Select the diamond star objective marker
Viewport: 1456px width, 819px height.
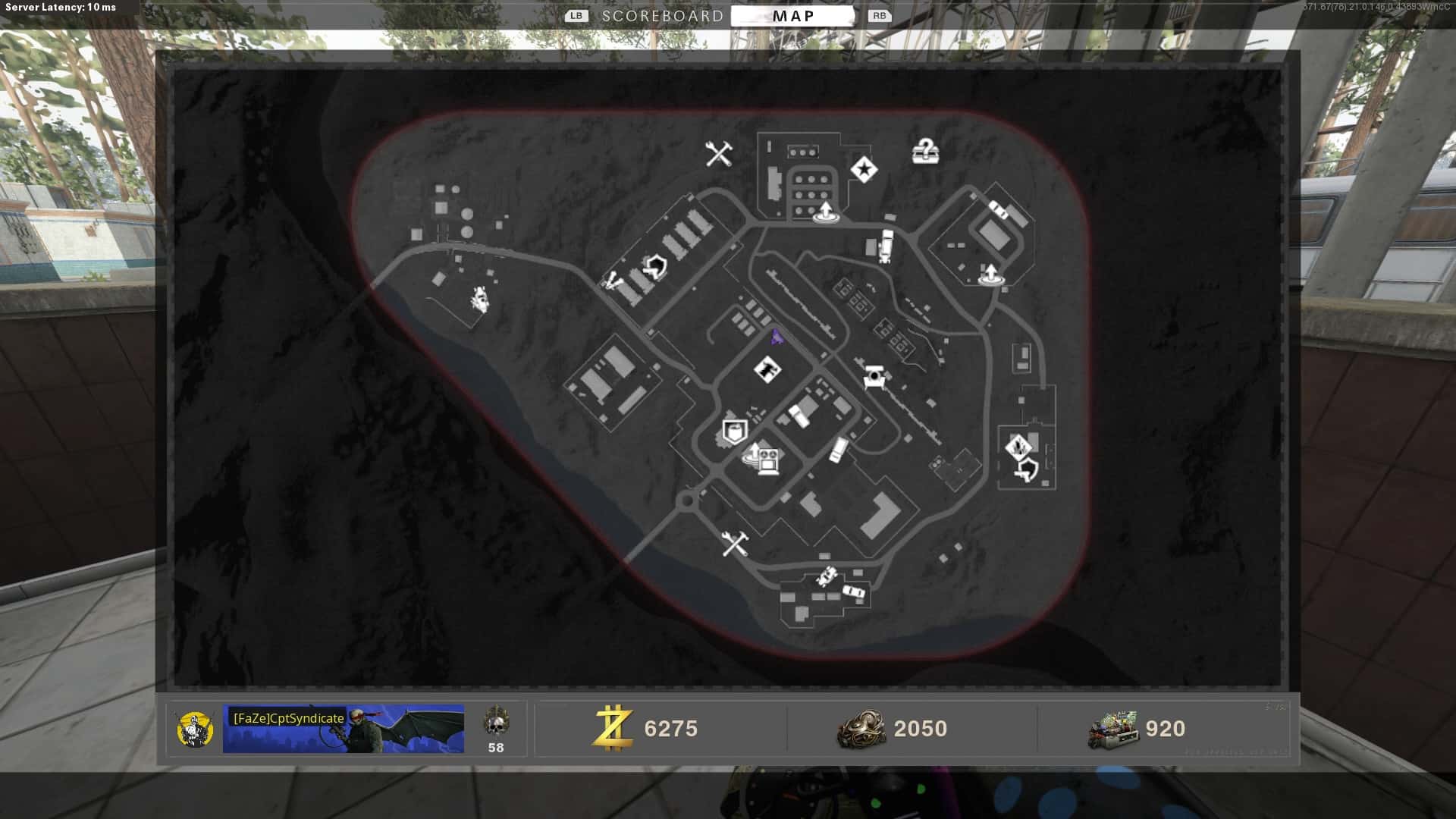pyautogui.click(x=864, y=169)
